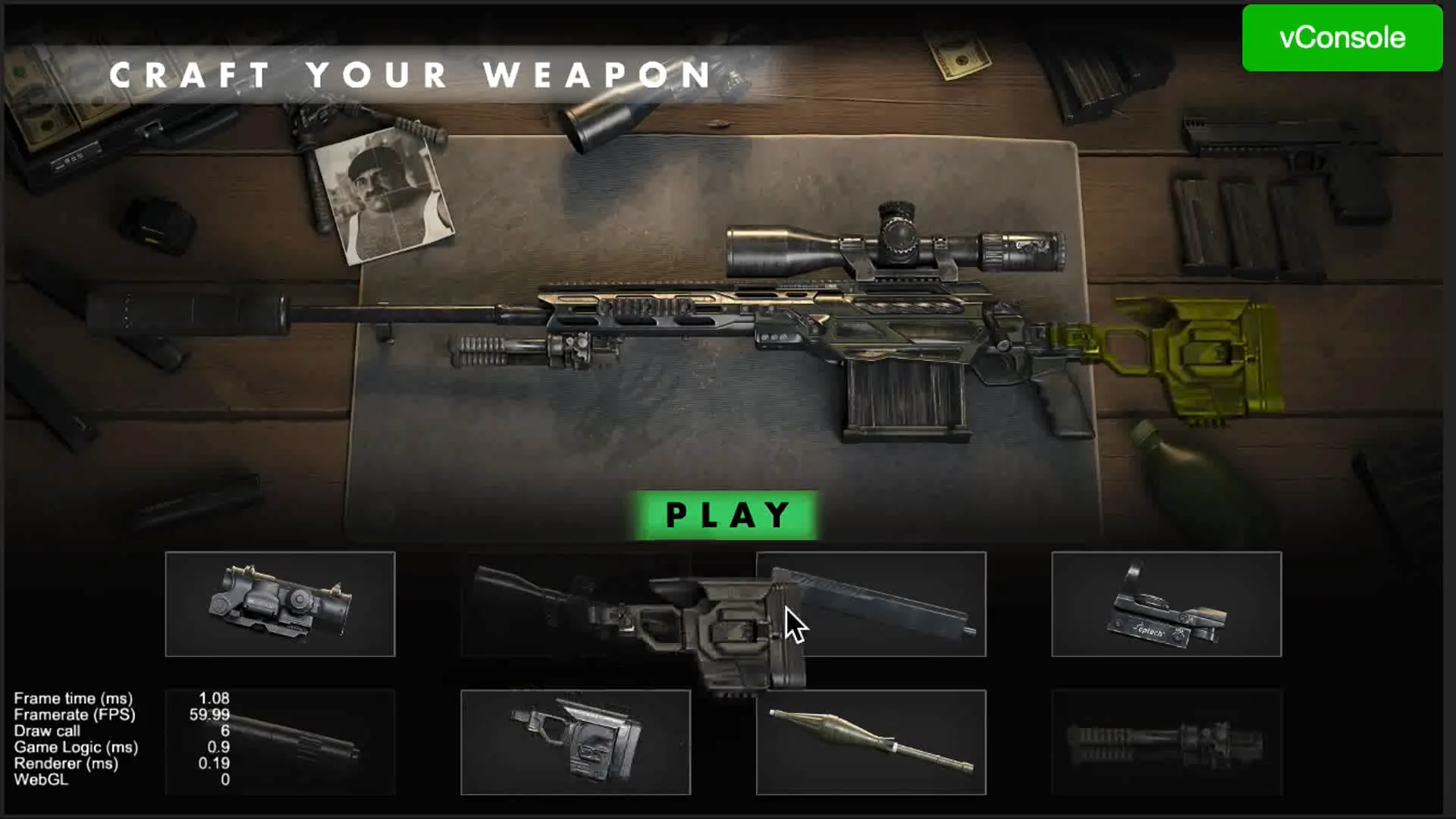Start the game with the PLAY button
The image size is (1456, 819).
pos(726,515)
